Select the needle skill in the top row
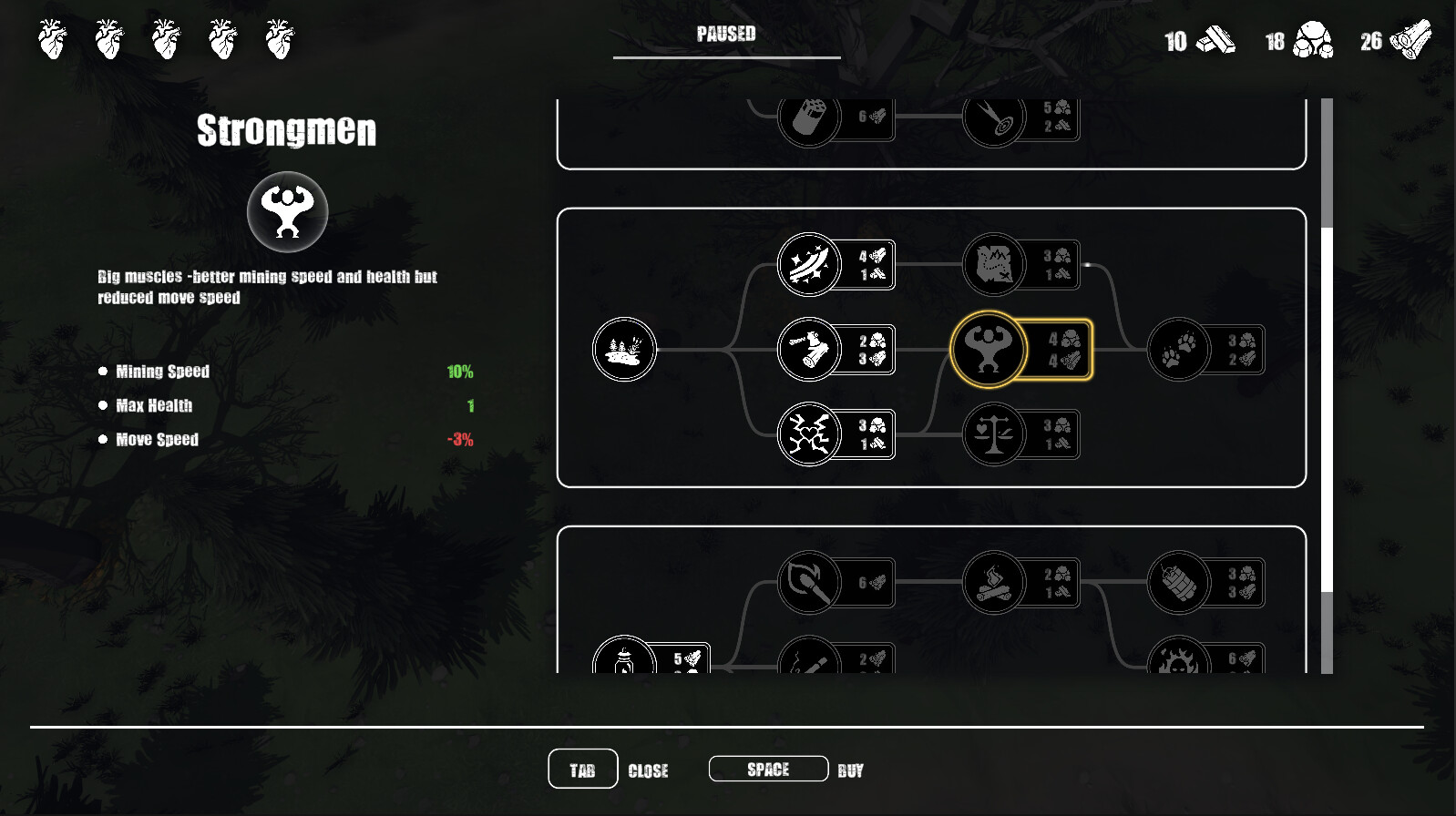1456x816 pixels. (x=993, y=118)
